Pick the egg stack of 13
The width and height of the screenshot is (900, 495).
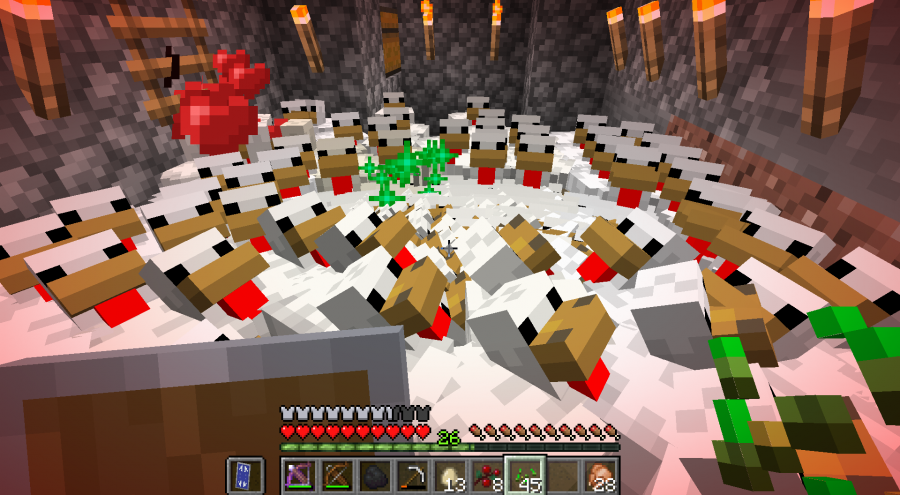click(449, 476)
